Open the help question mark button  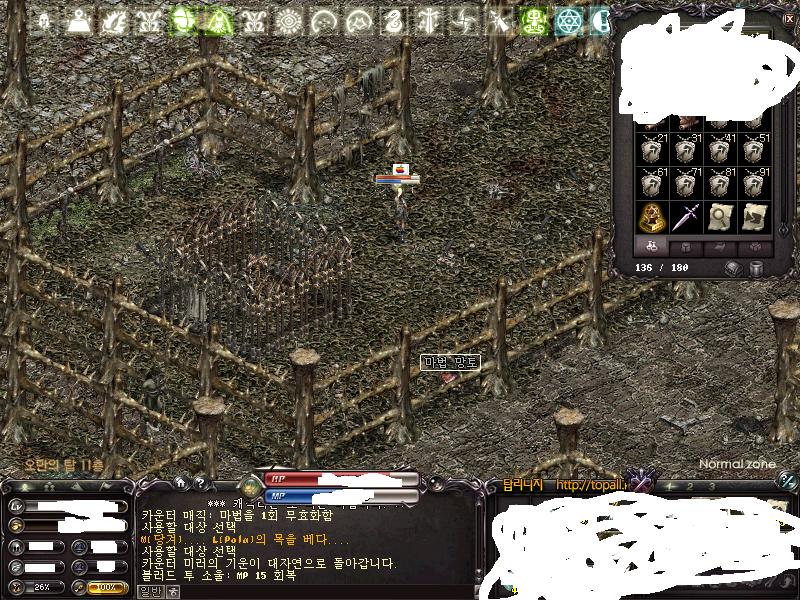199,483
